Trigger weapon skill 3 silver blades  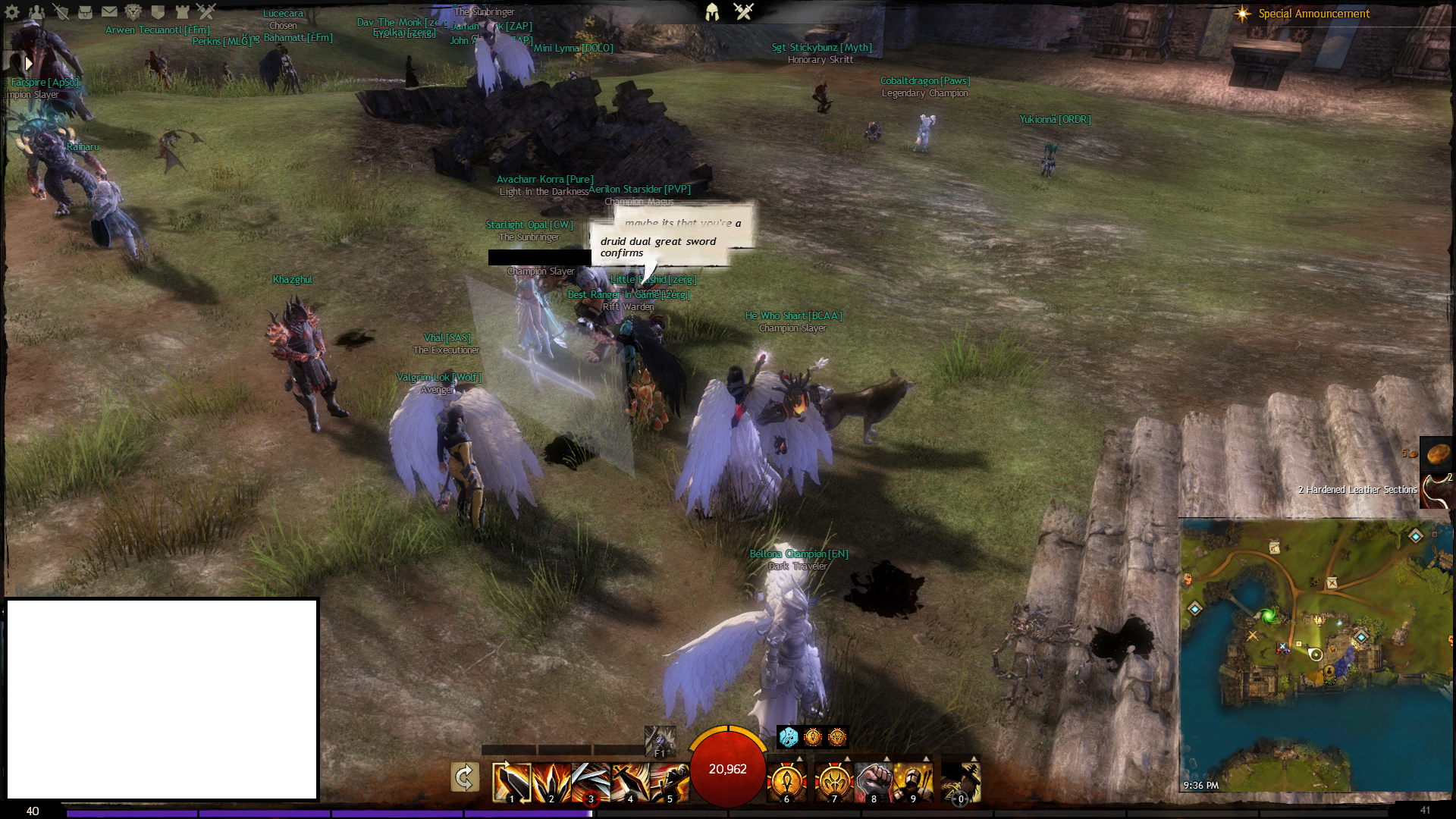591,782
